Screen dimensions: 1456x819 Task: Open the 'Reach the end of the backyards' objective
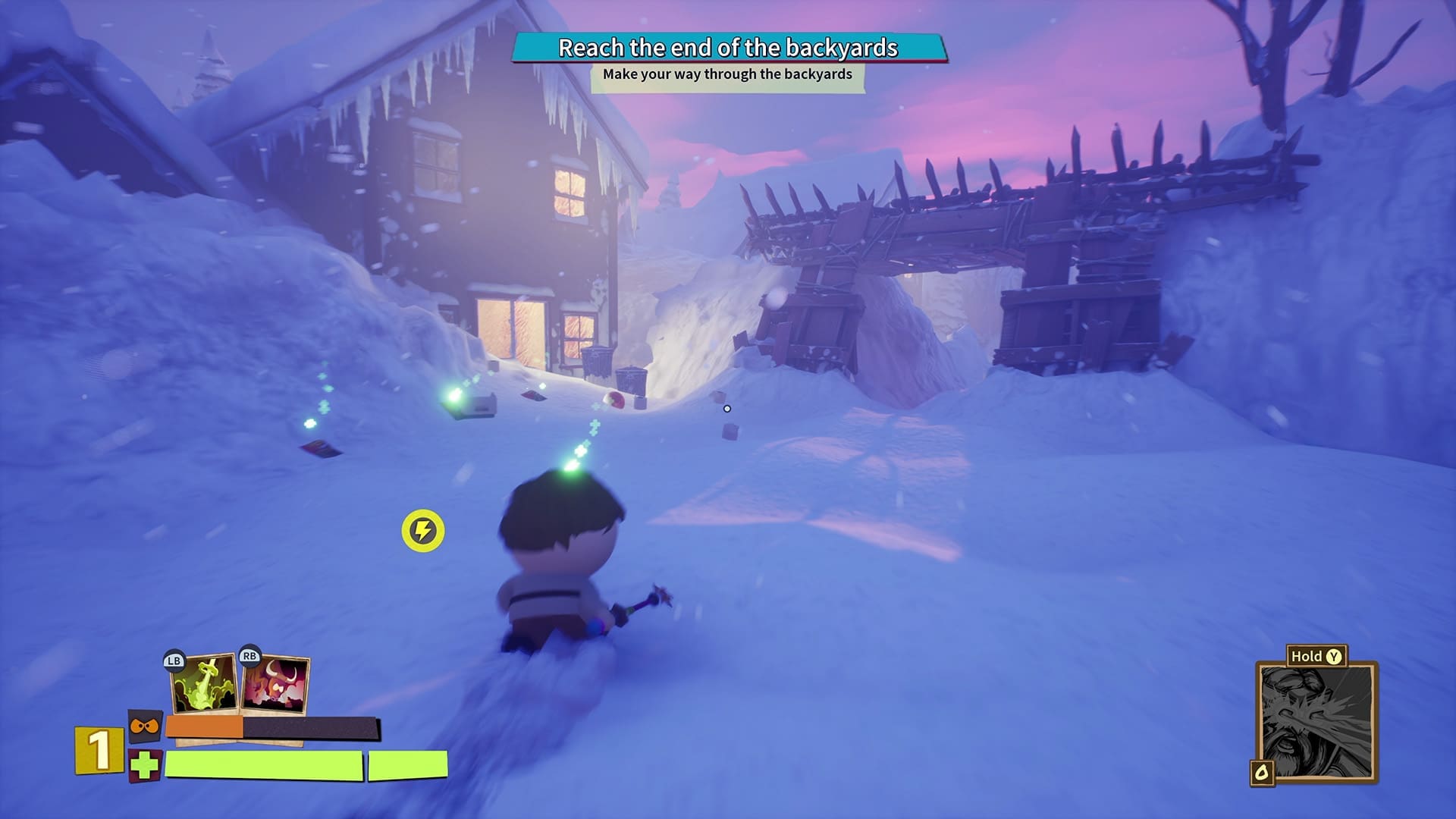pos(728,48)
